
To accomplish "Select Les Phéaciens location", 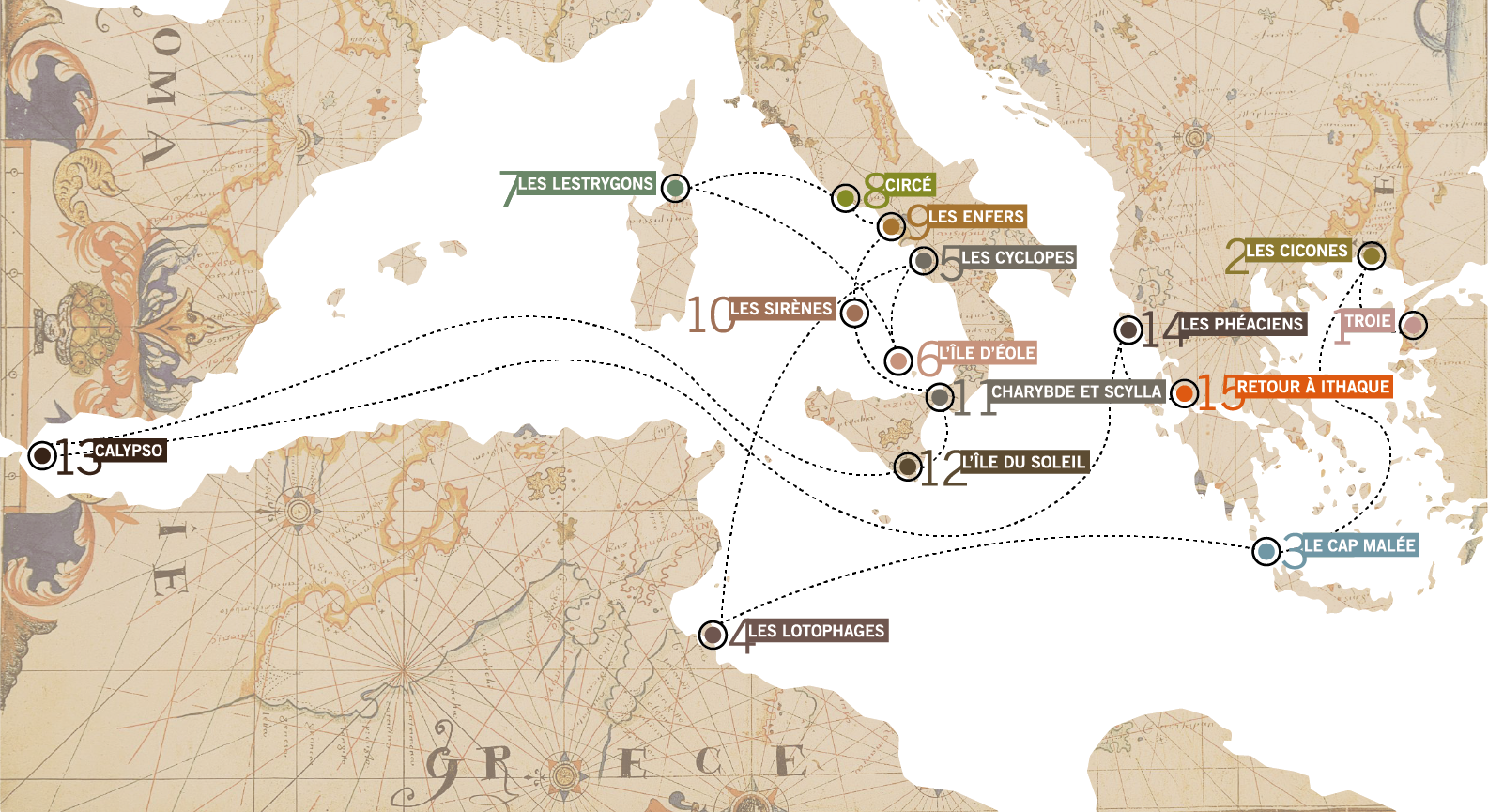I will click(x=1128, y=329).
